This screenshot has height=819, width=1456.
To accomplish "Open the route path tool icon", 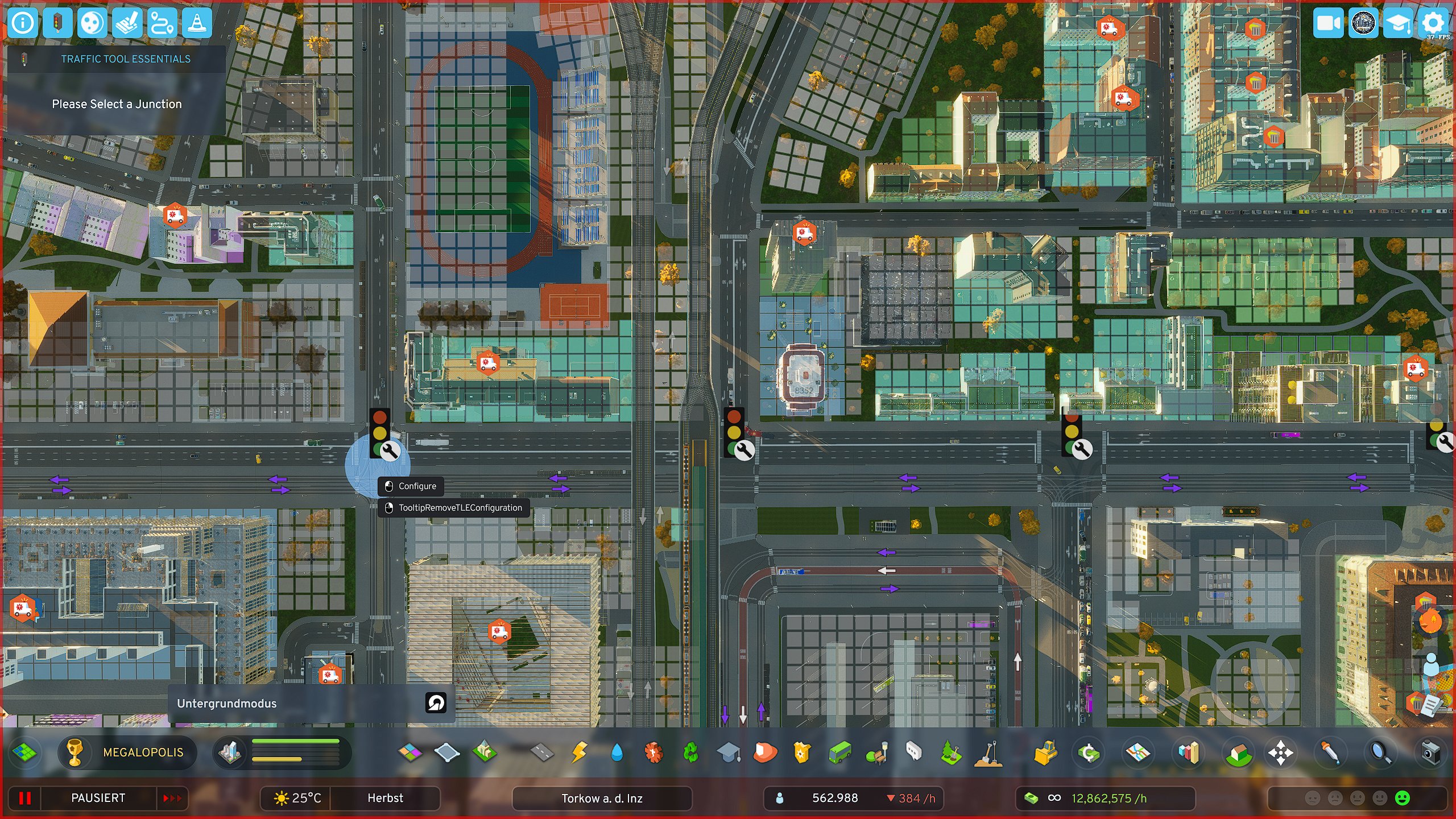I will [162, 23].
